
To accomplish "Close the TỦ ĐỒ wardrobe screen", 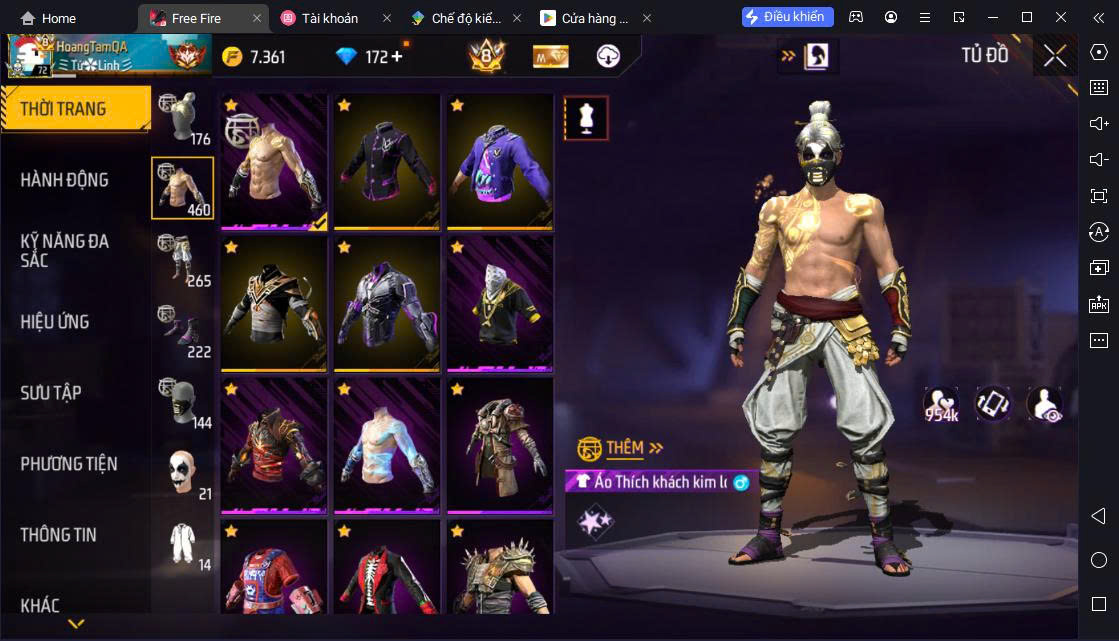I will pyautogui.click(x=1055, y=56).
